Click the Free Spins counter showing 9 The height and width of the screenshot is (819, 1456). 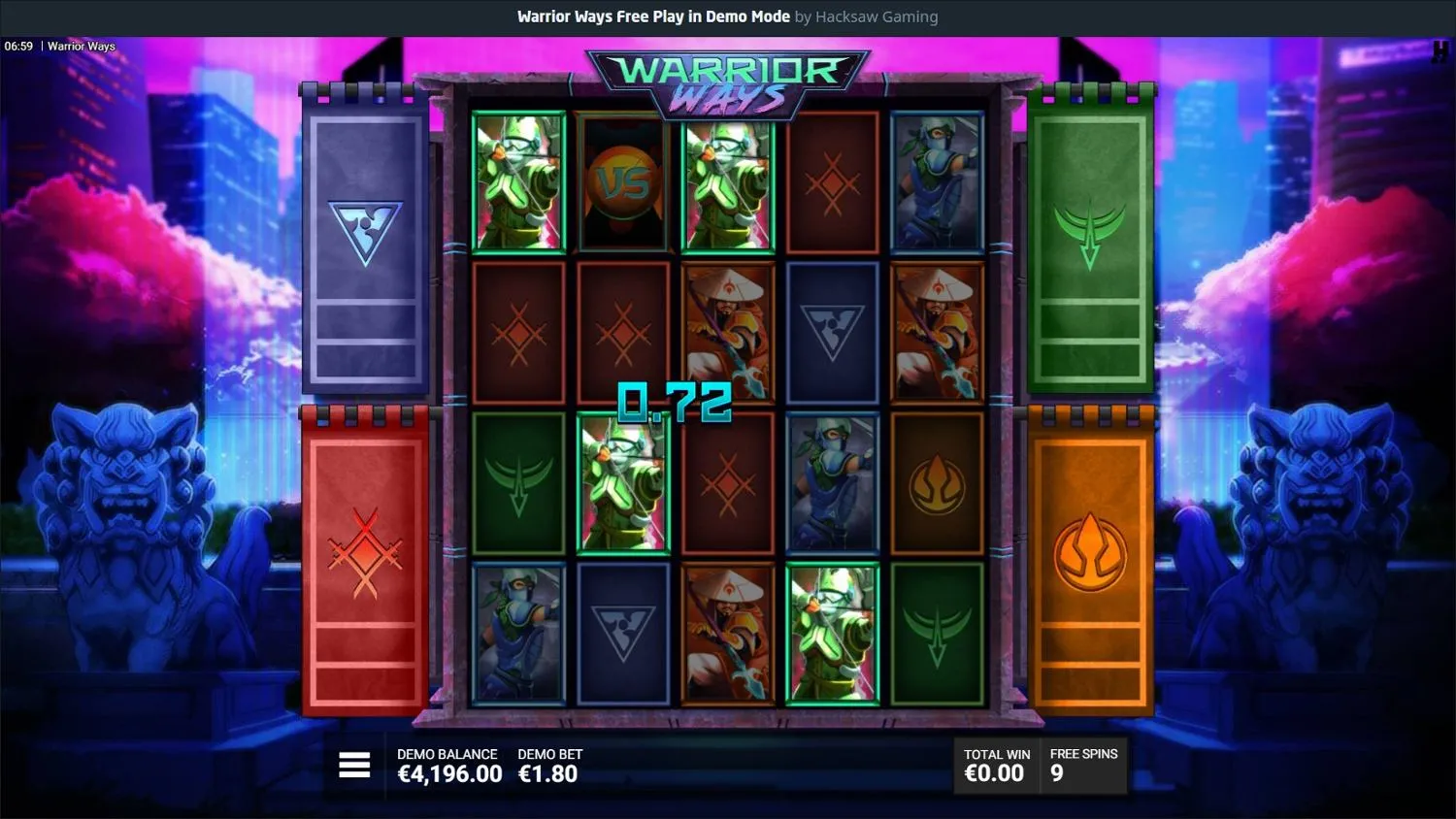(x=1082, y=767)
